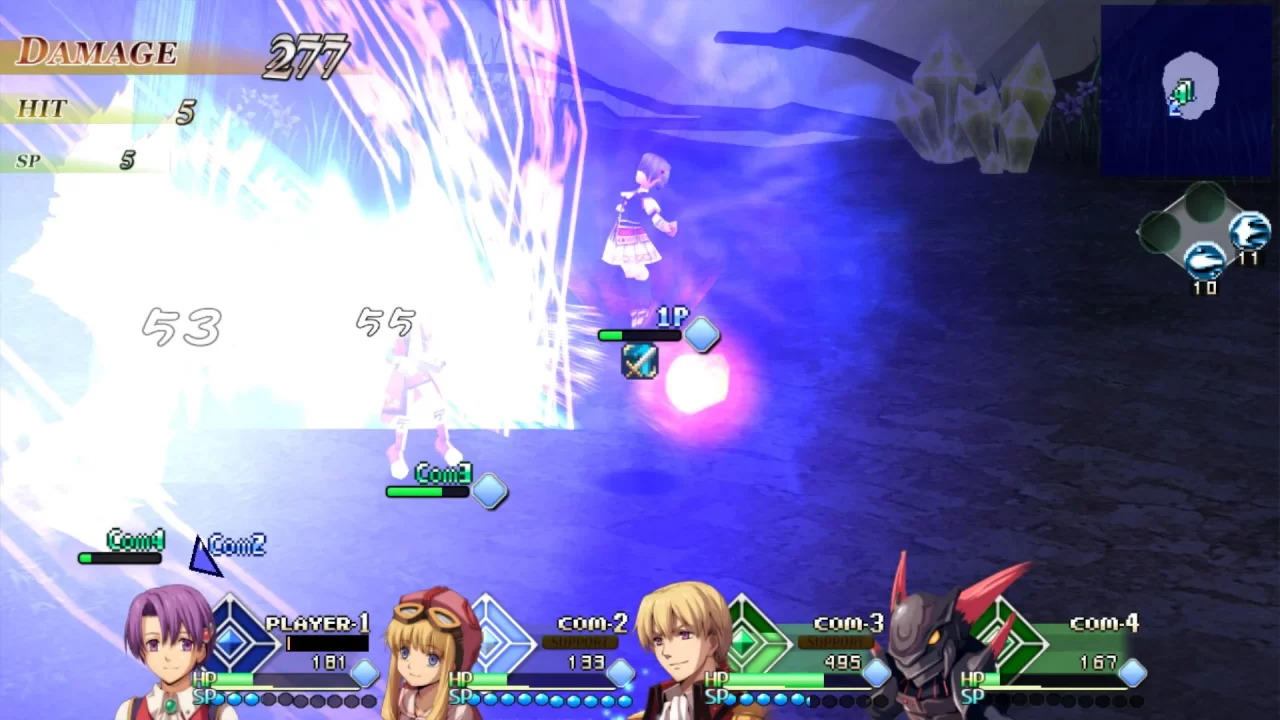Toggle the 1P target marker above the enemy
1280x720 pixels.
point(671,317)
